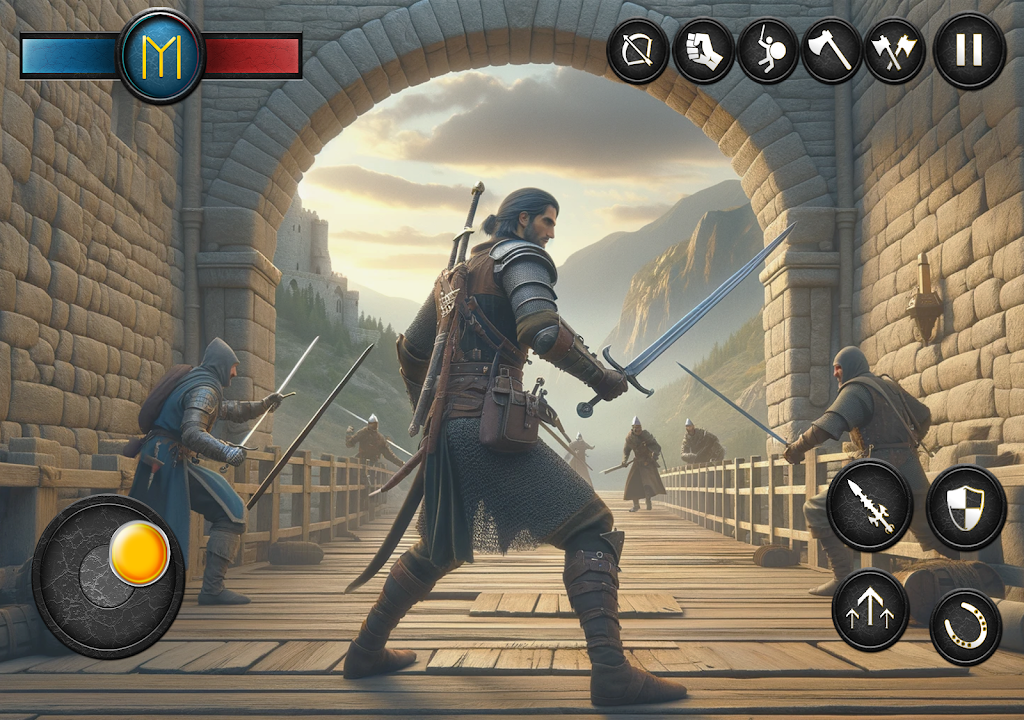
Task: Select the bow and arrow weapon
Action: pos(638,51)
